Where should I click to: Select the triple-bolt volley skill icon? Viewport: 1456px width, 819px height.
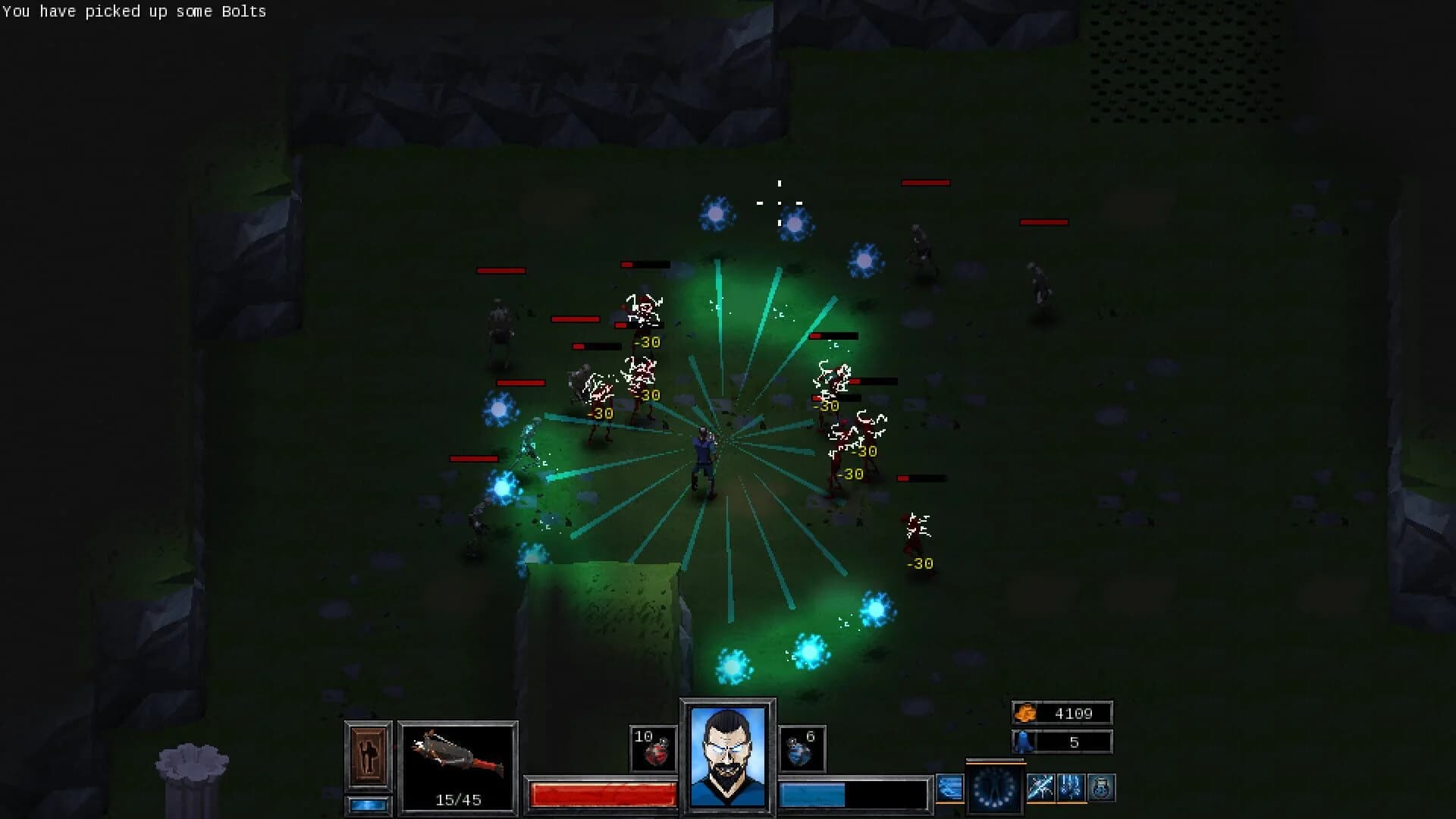pyautogui.click(x=1071, y=789)
